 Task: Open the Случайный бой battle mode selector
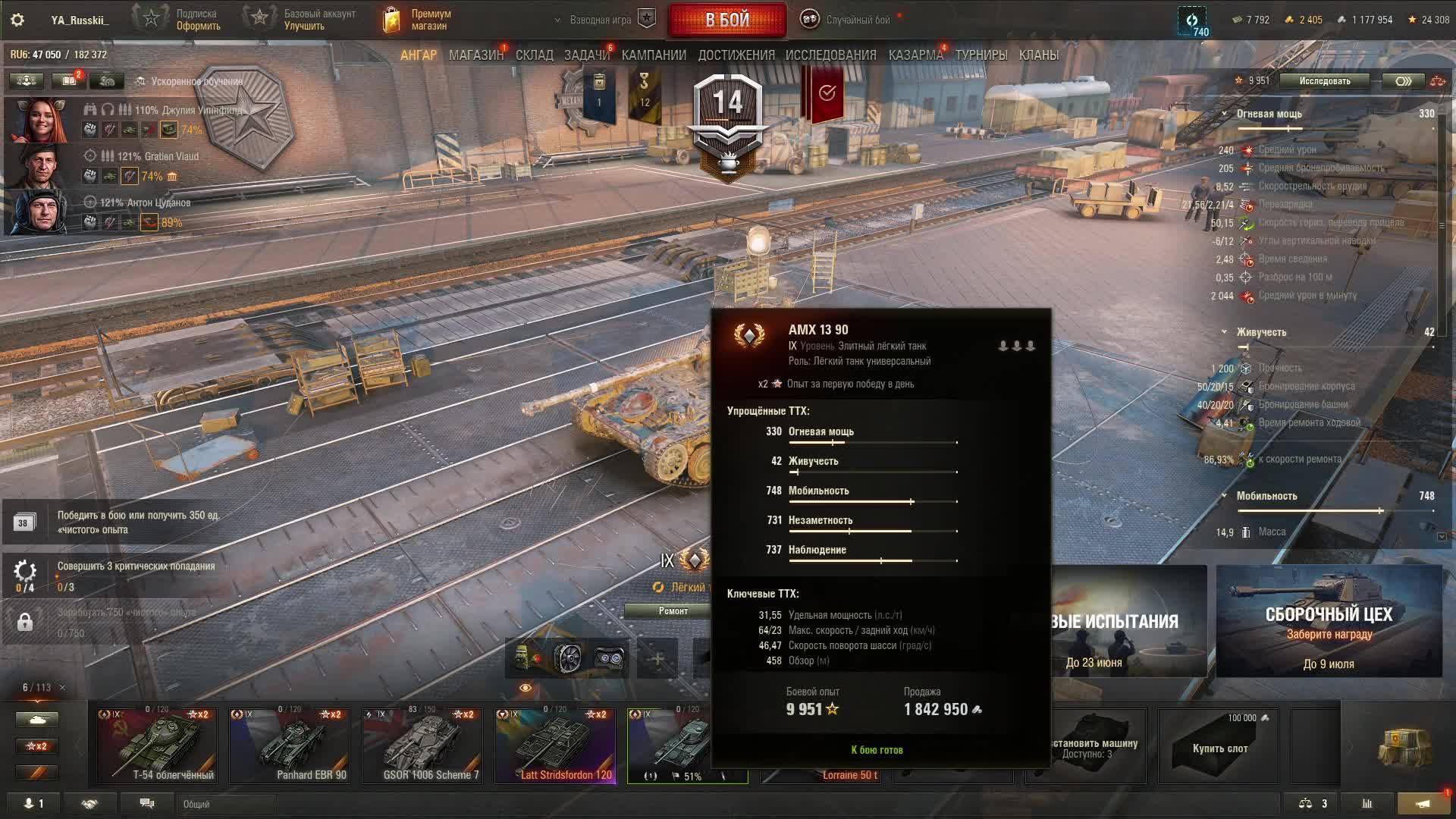pyautogui.click(x=848, y=20)
